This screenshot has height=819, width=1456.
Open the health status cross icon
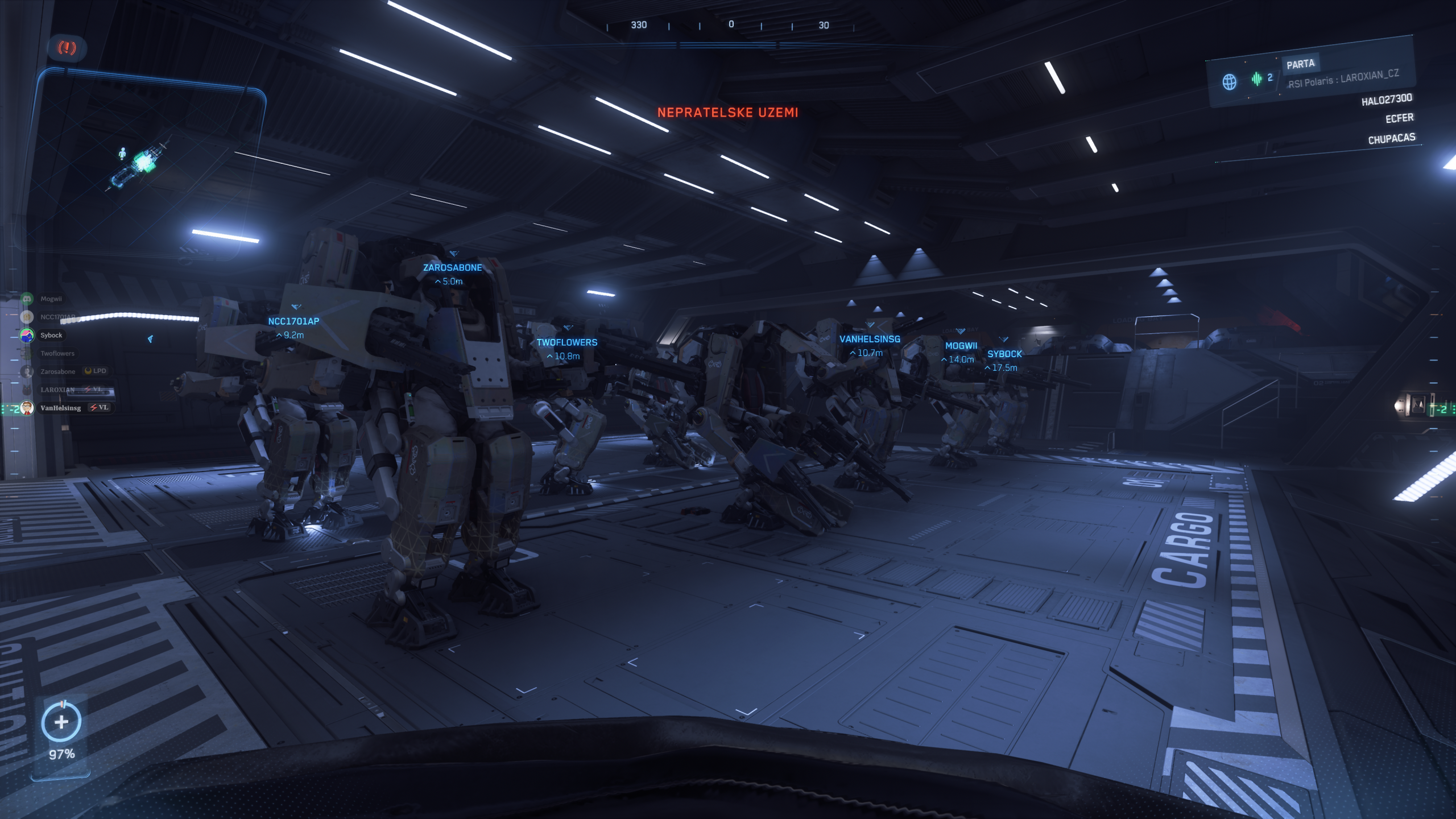(61, 722)
